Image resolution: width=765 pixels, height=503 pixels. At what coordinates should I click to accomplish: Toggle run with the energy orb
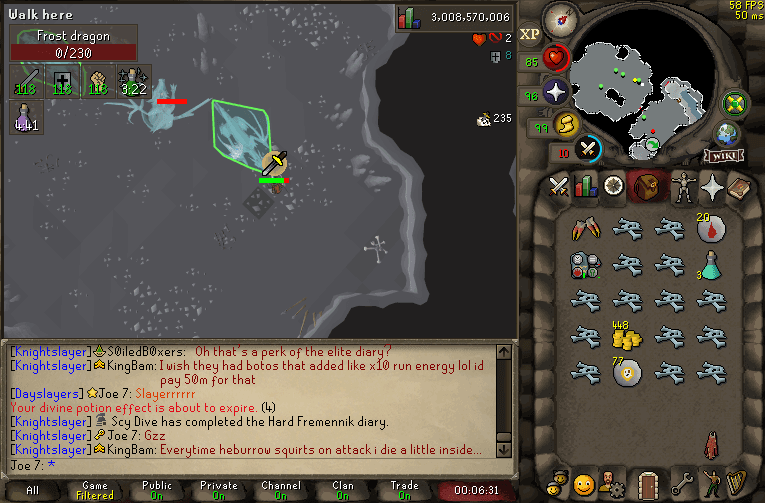tap(565, 125)
